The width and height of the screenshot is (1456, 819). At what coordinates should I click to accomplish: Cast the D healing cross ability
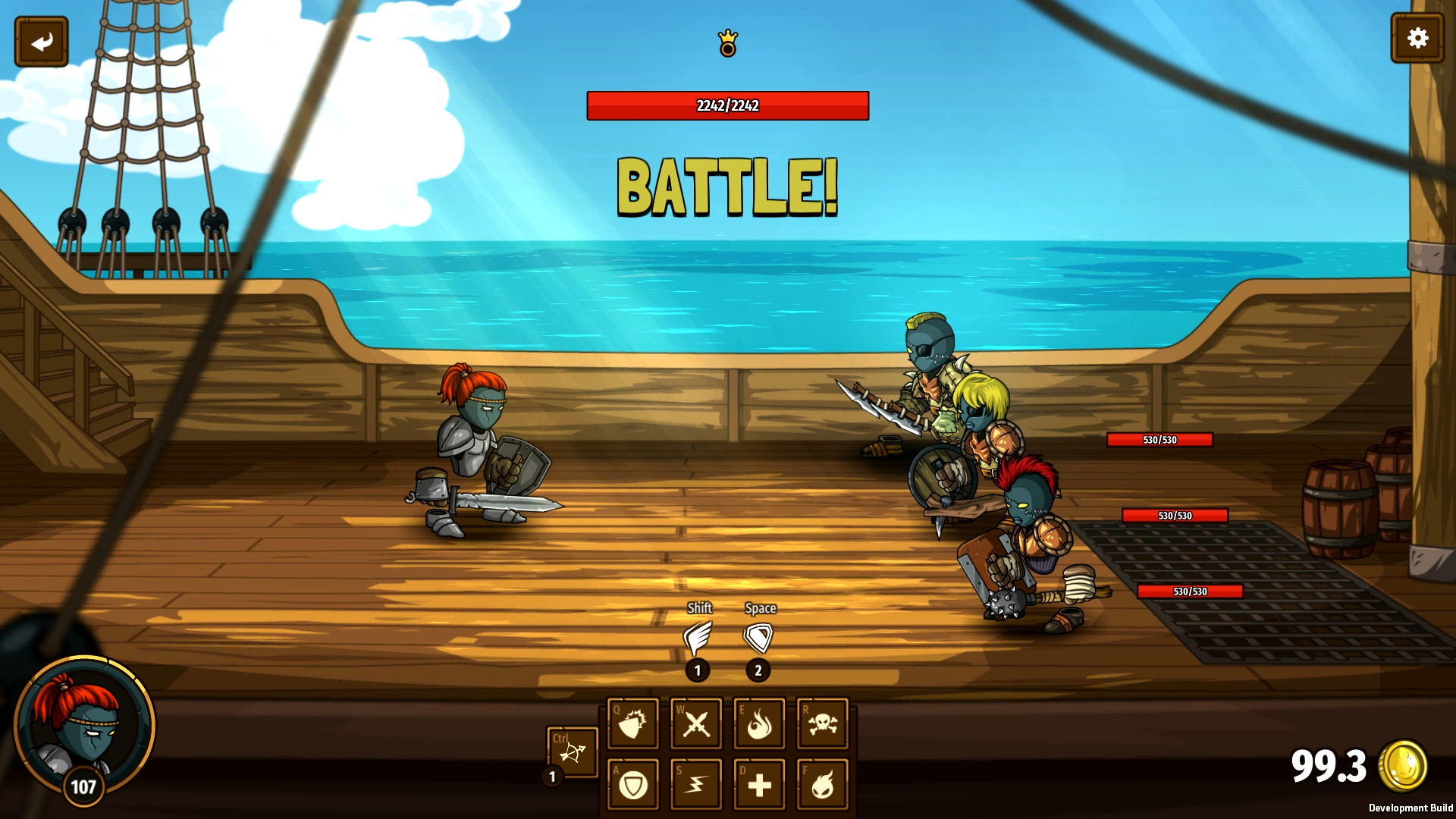click(x=759, y=784)
